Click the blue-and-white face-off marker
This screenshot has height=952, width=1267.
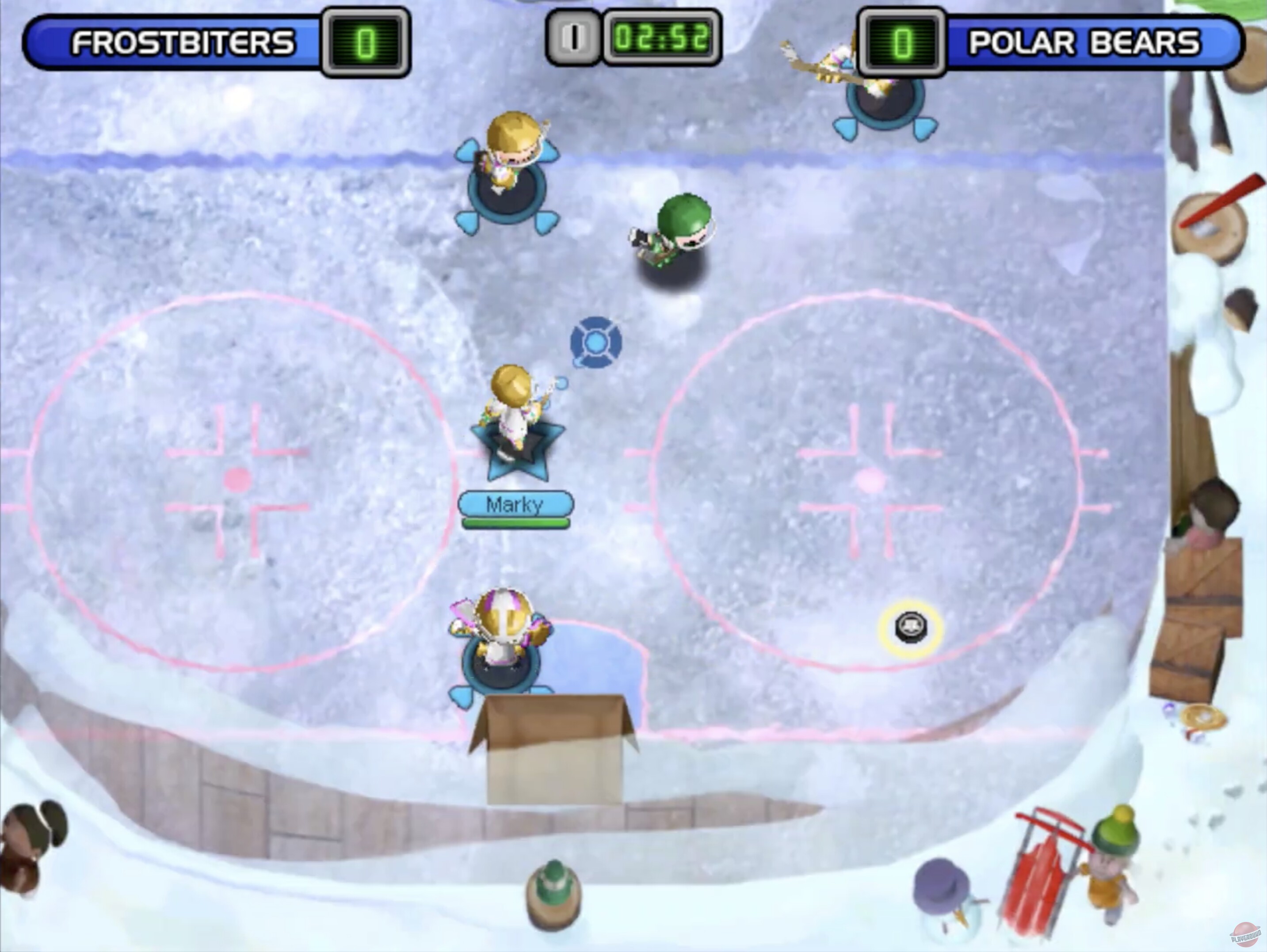(x=595, y=342)
